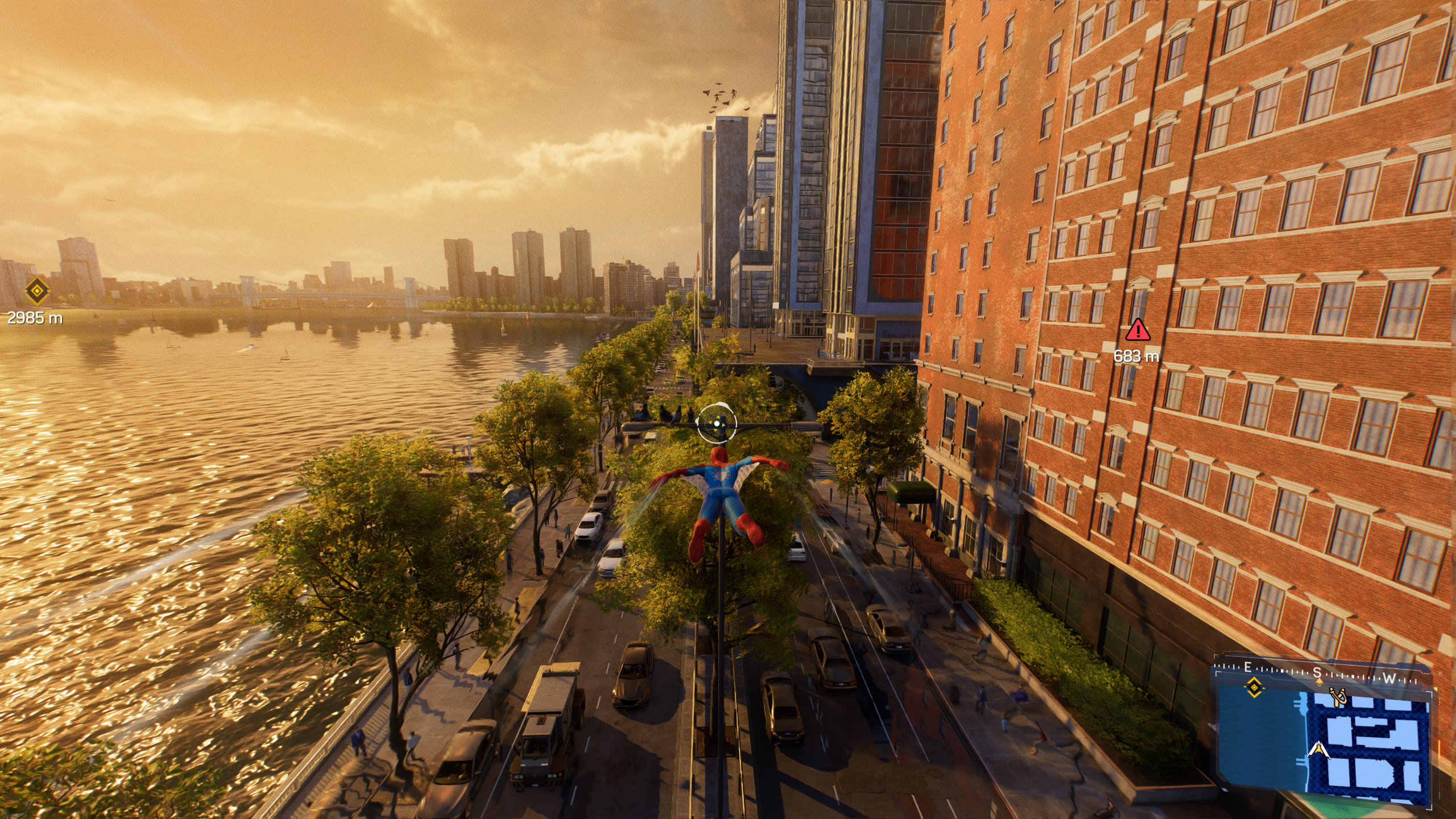
Task: Click the S heading on the compass strip
Action: coord(1317,673)
